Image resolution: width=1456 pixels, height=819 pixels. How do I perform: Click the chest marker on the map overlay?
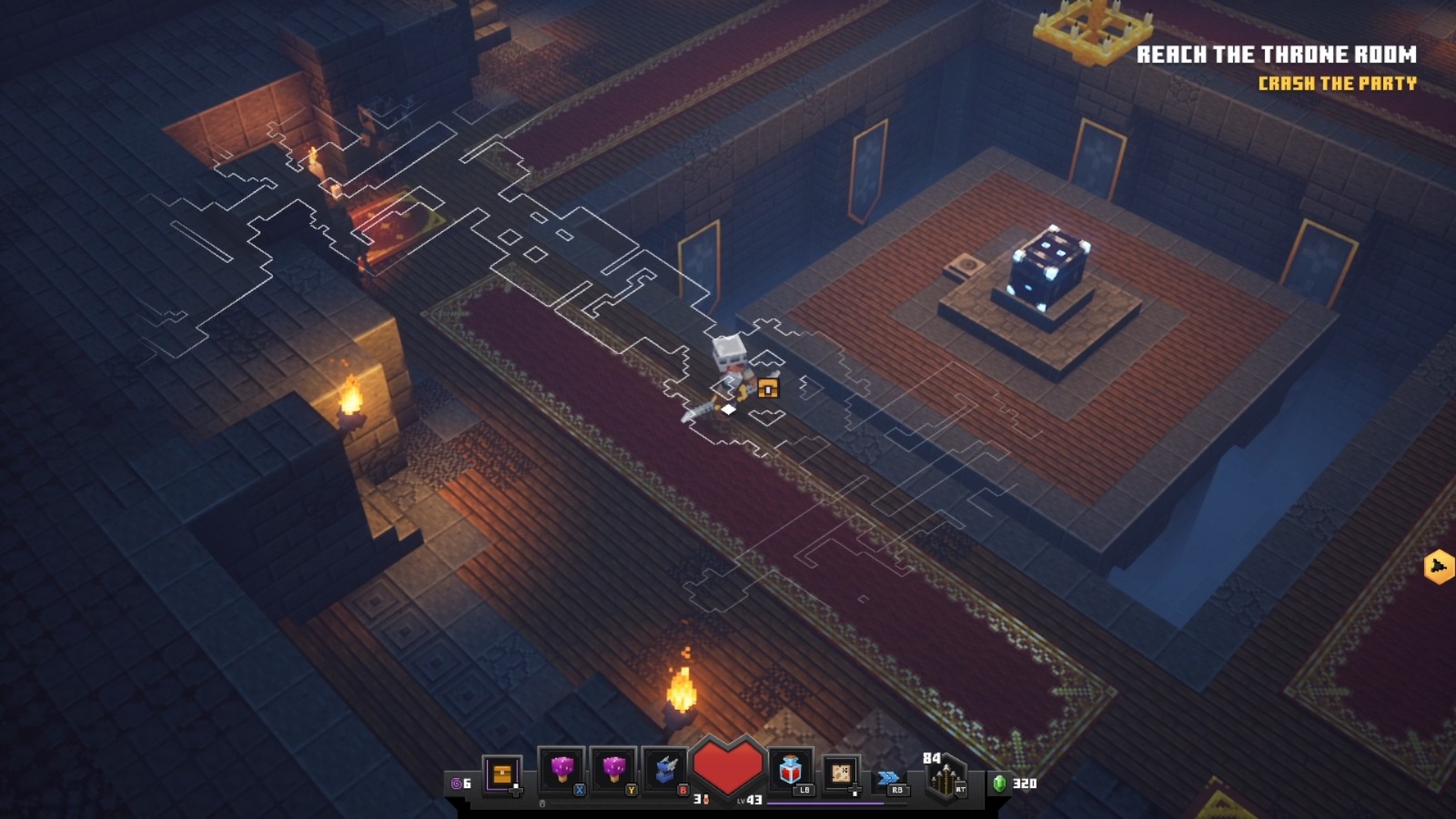coord(769,389)
